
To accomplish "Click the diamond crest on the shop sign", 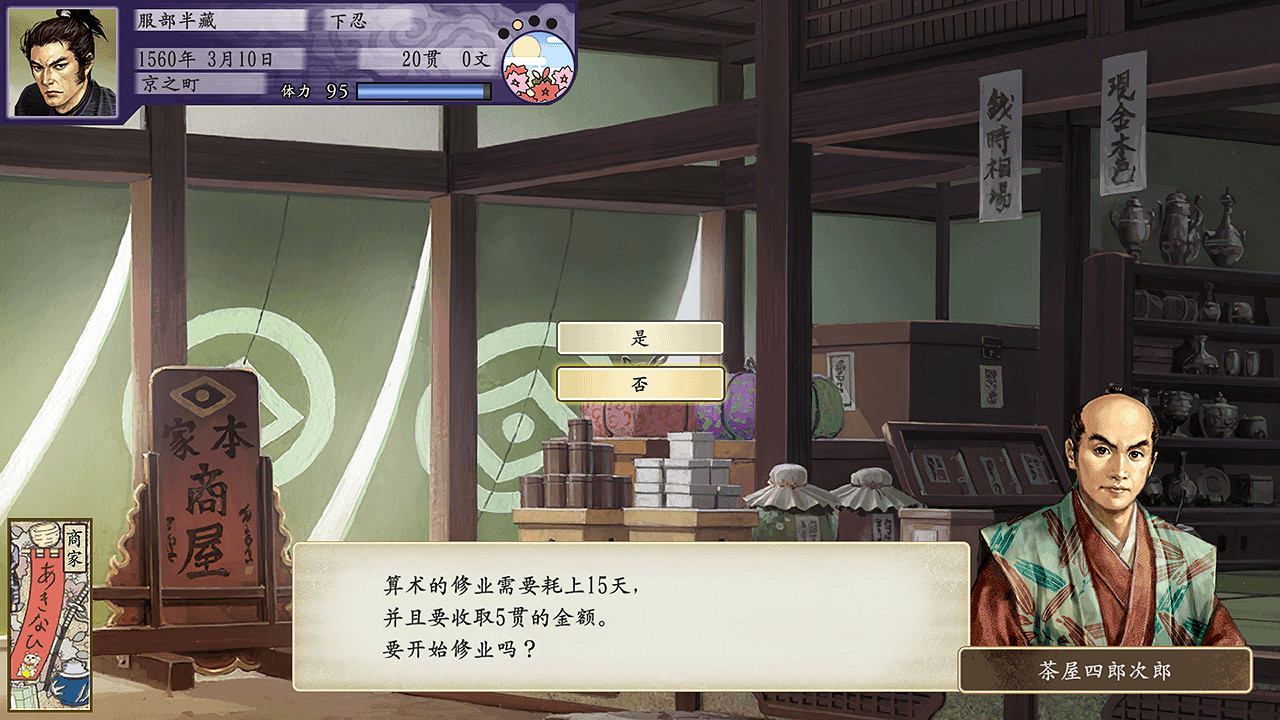I will [x=203, y=398].
